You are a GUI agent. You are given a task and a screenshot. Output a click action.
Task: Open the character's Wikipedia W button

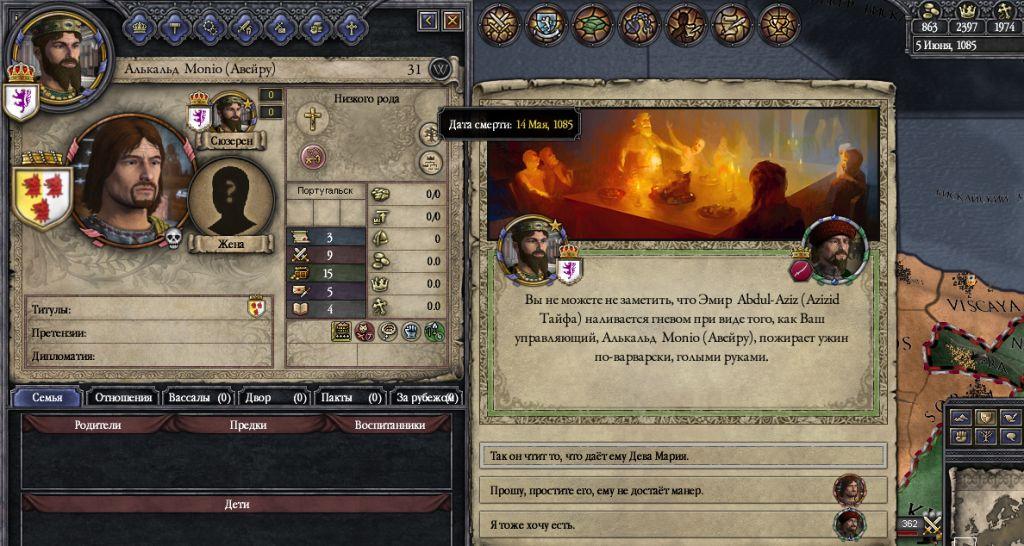(x=441, y=69)
